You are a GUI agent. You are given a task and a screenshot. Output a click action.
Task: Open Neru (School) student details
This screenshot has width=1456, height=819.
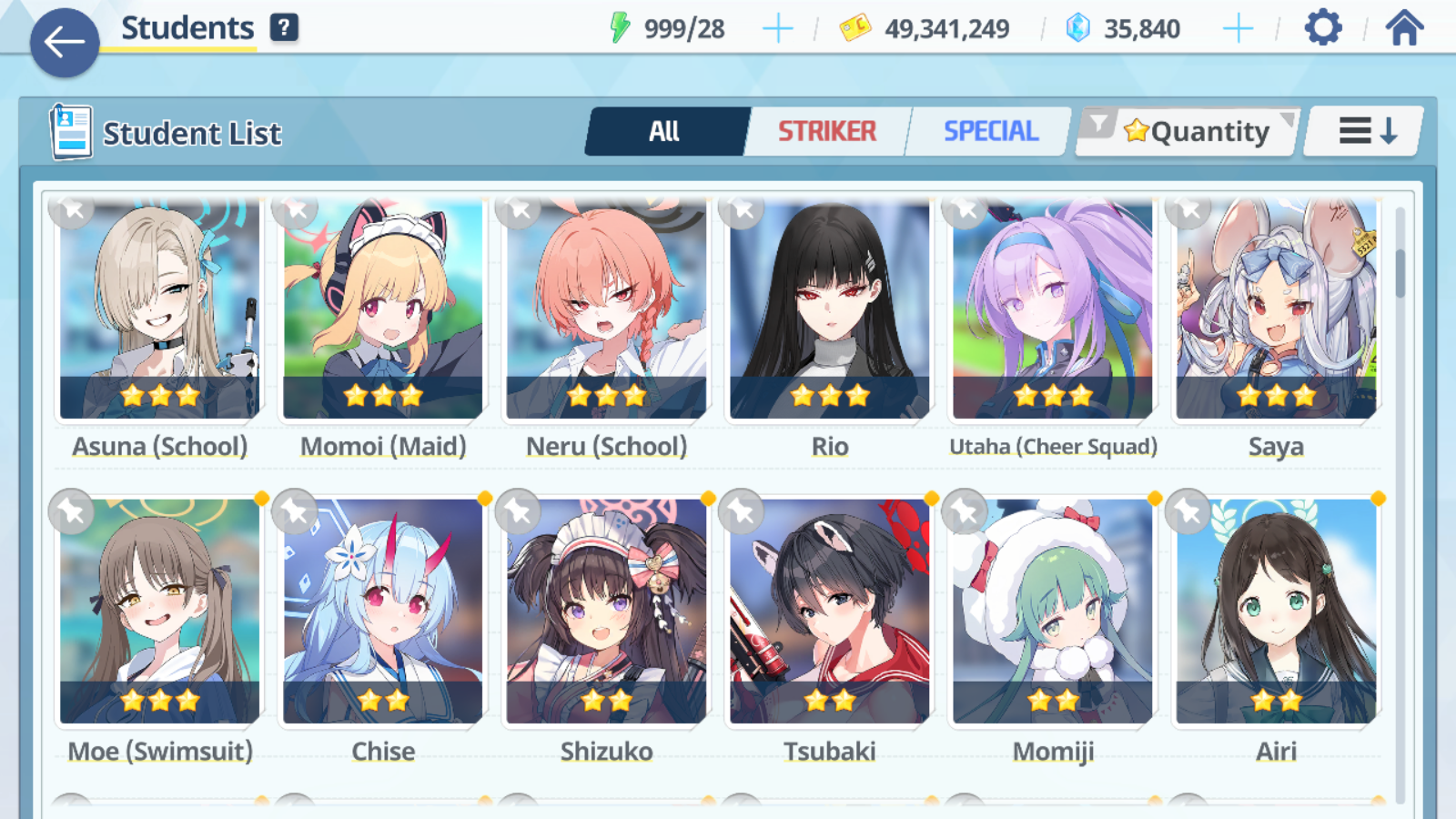tap(606, 309)
